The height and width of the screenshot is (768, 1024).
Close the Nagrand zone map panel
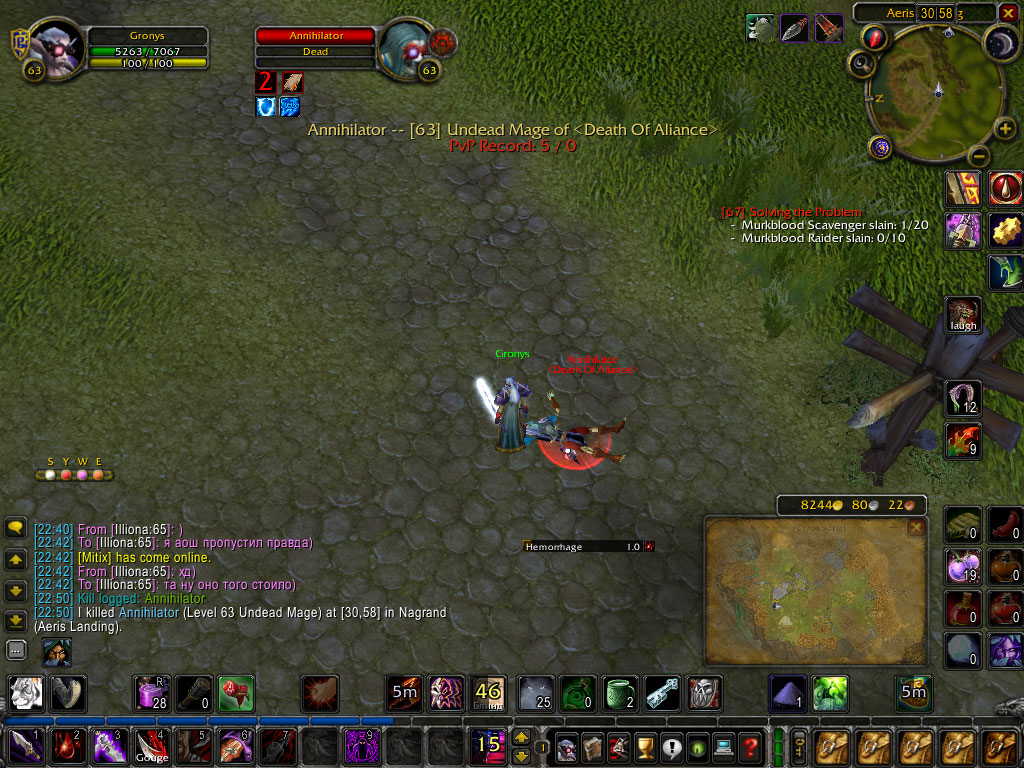click(x=916, y=527)
